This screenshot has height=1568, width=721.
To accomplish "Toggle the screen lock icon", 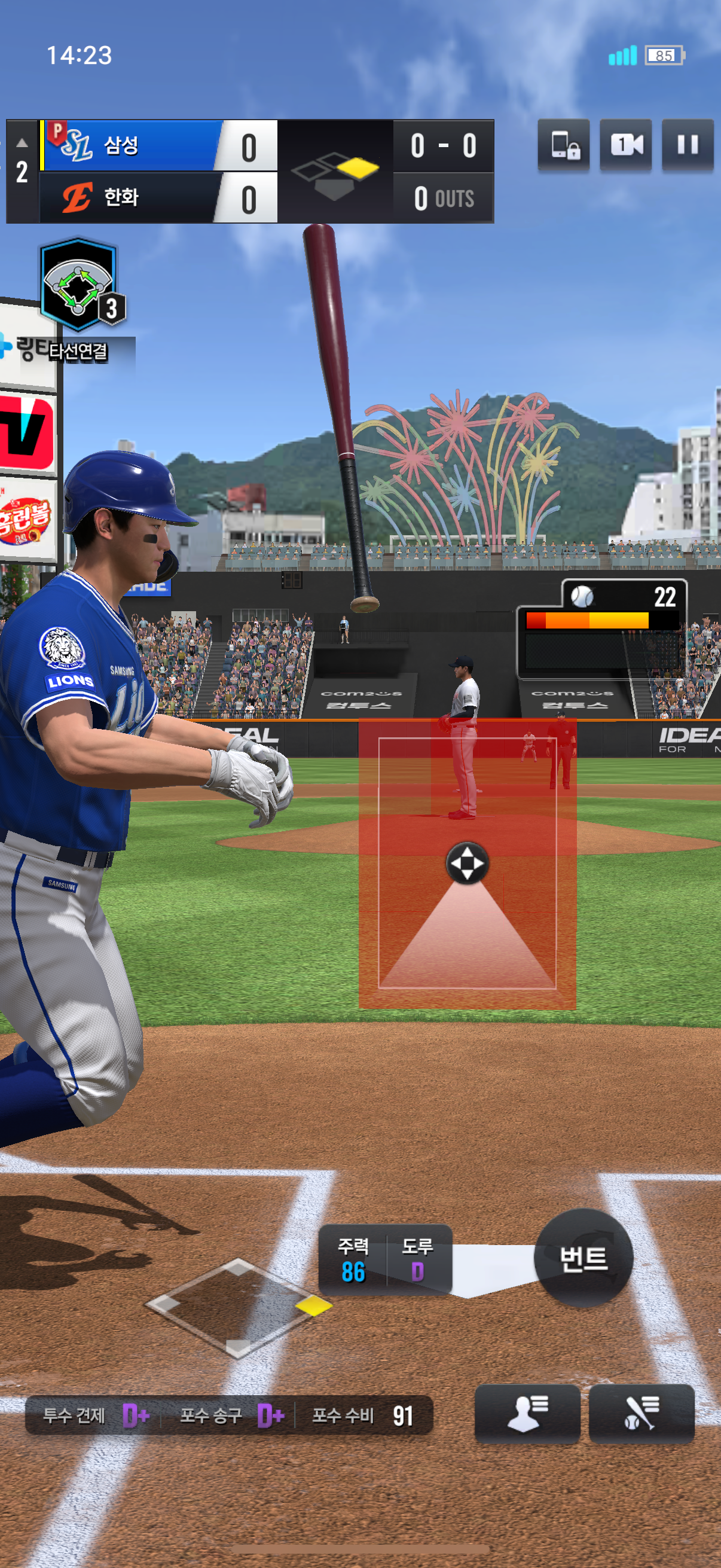I will tap(563, 145).
